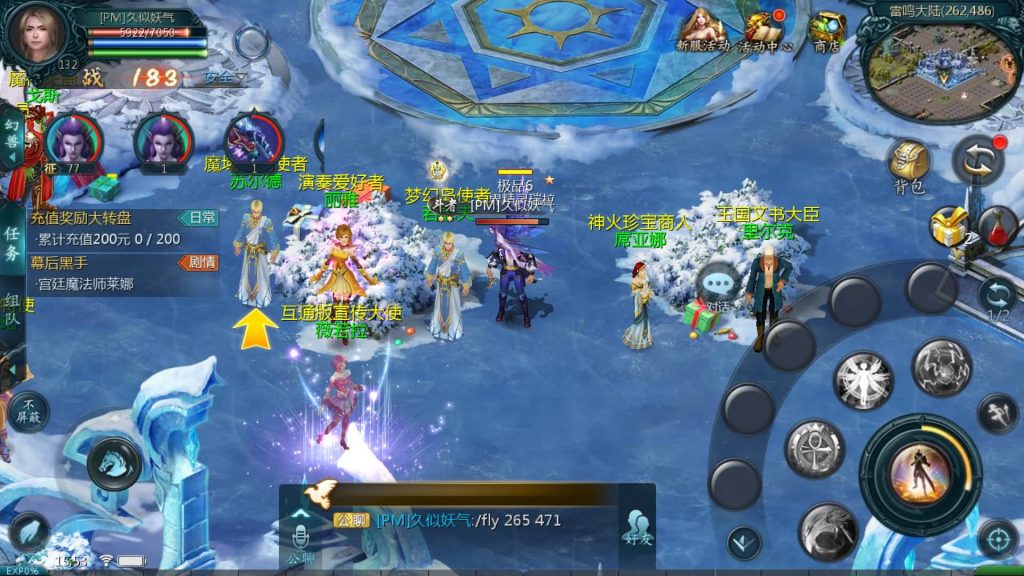
Task: Open the player character portrait
Action: click(x=38, y=33)
